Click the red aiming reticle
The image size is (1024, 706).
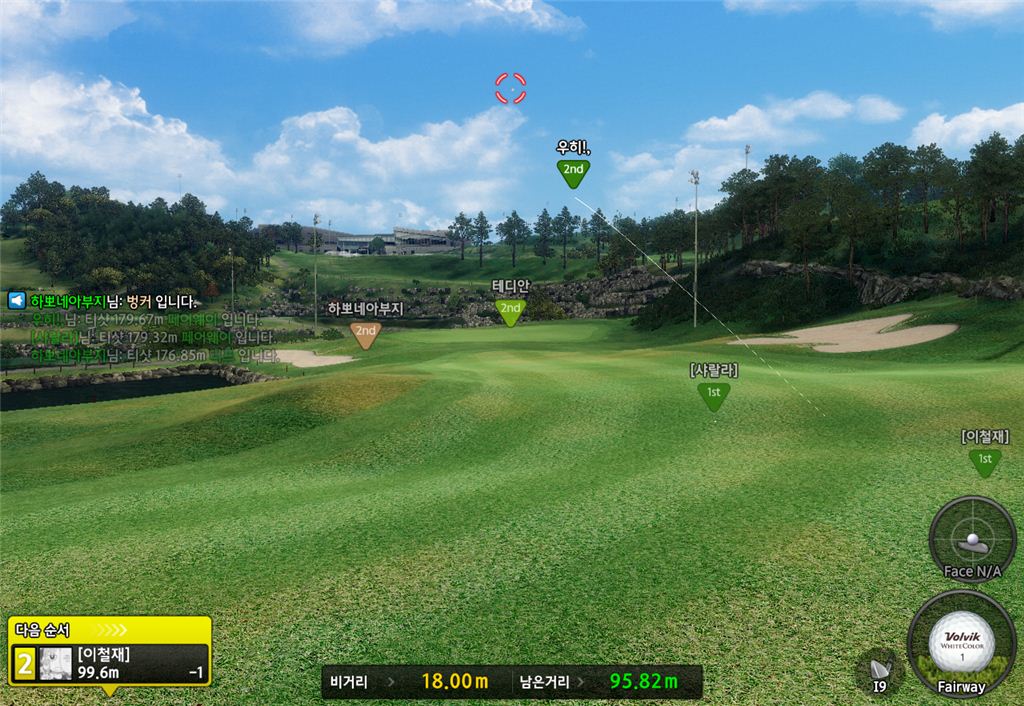[511, 88]
